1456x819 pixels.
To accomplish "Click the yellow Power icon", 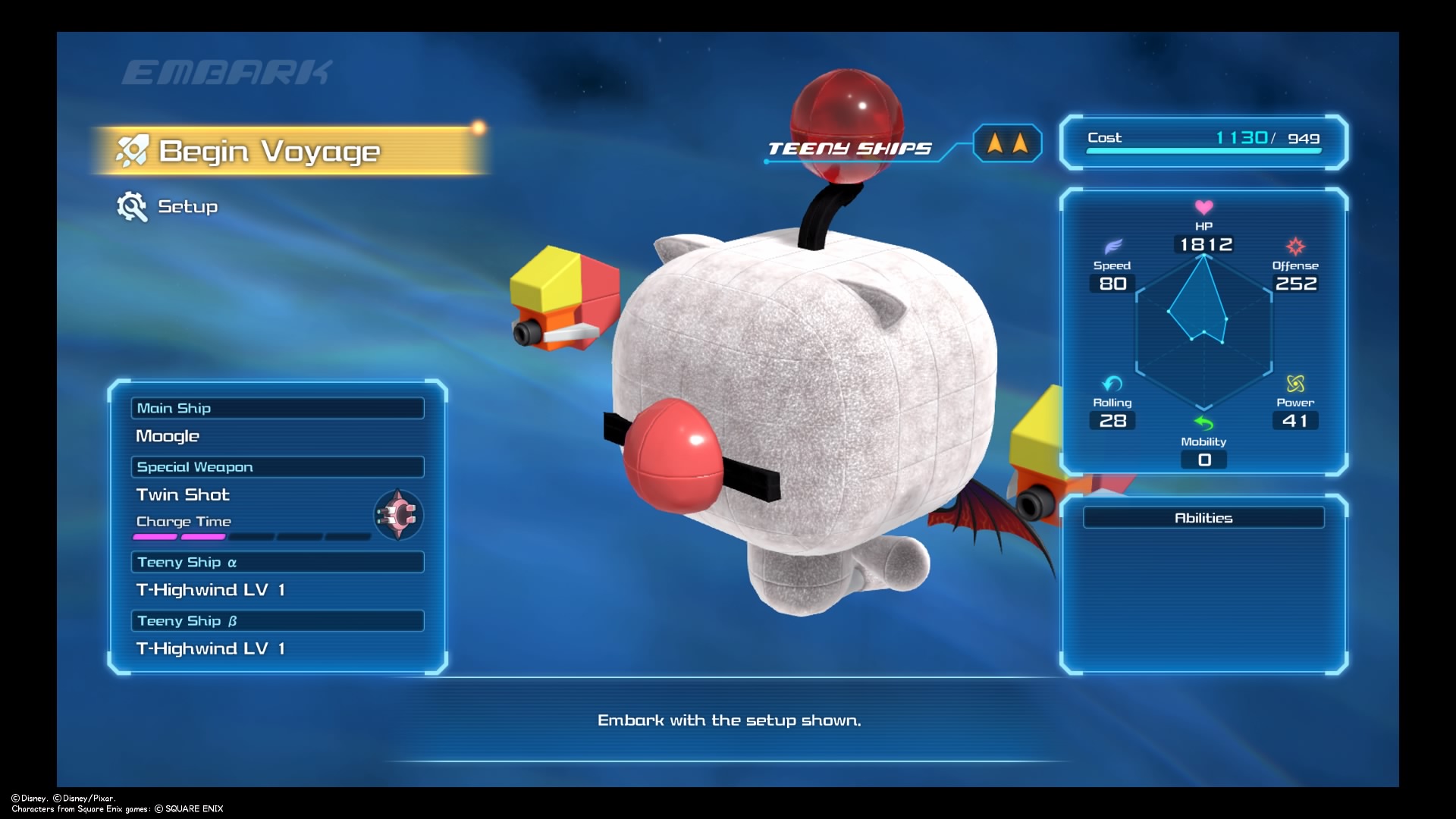I will pyautogui.click(x=1296, y=384).
